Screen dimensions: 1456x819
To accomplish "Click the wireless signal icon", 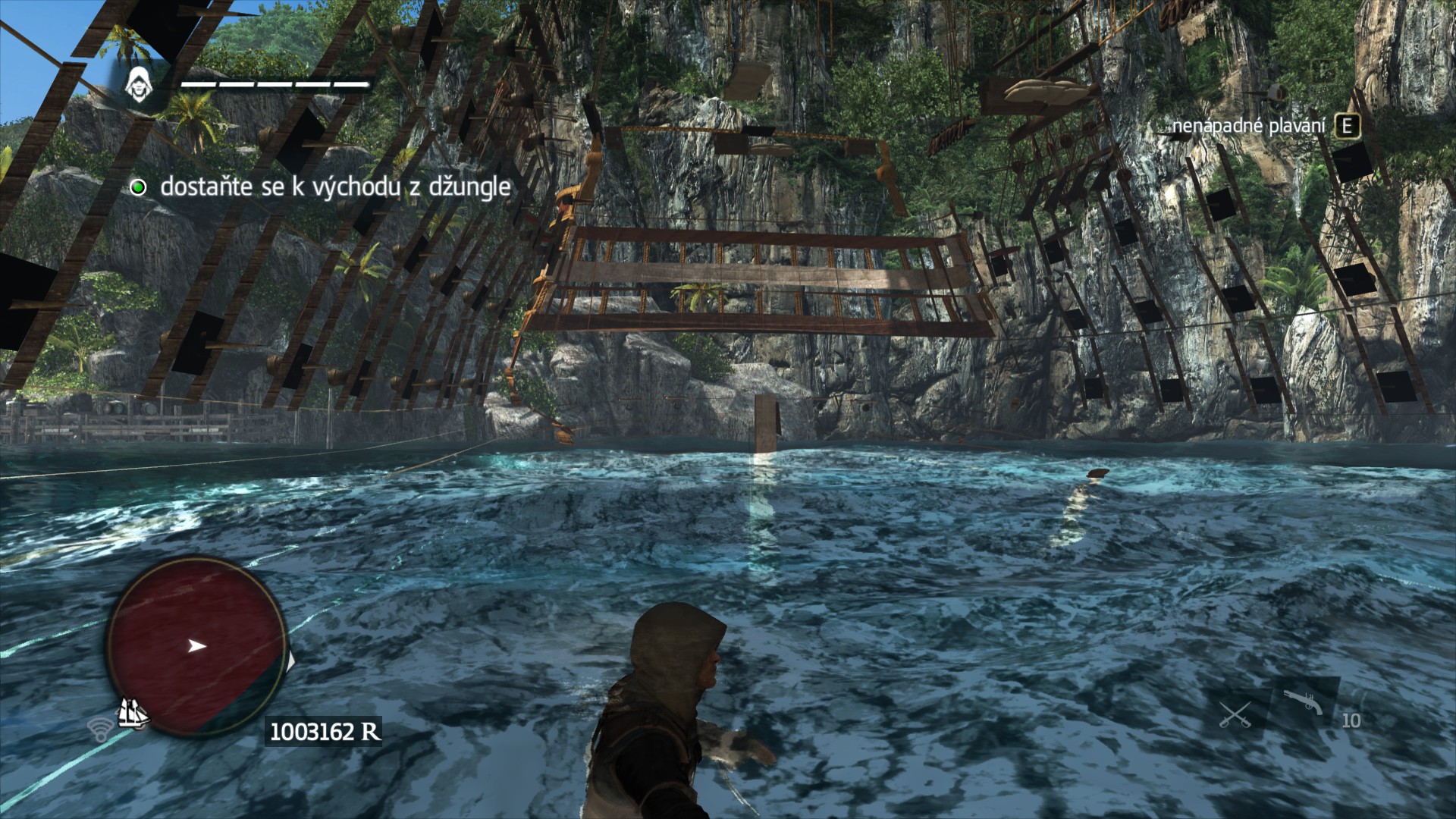I will click(x=99, y=730).
